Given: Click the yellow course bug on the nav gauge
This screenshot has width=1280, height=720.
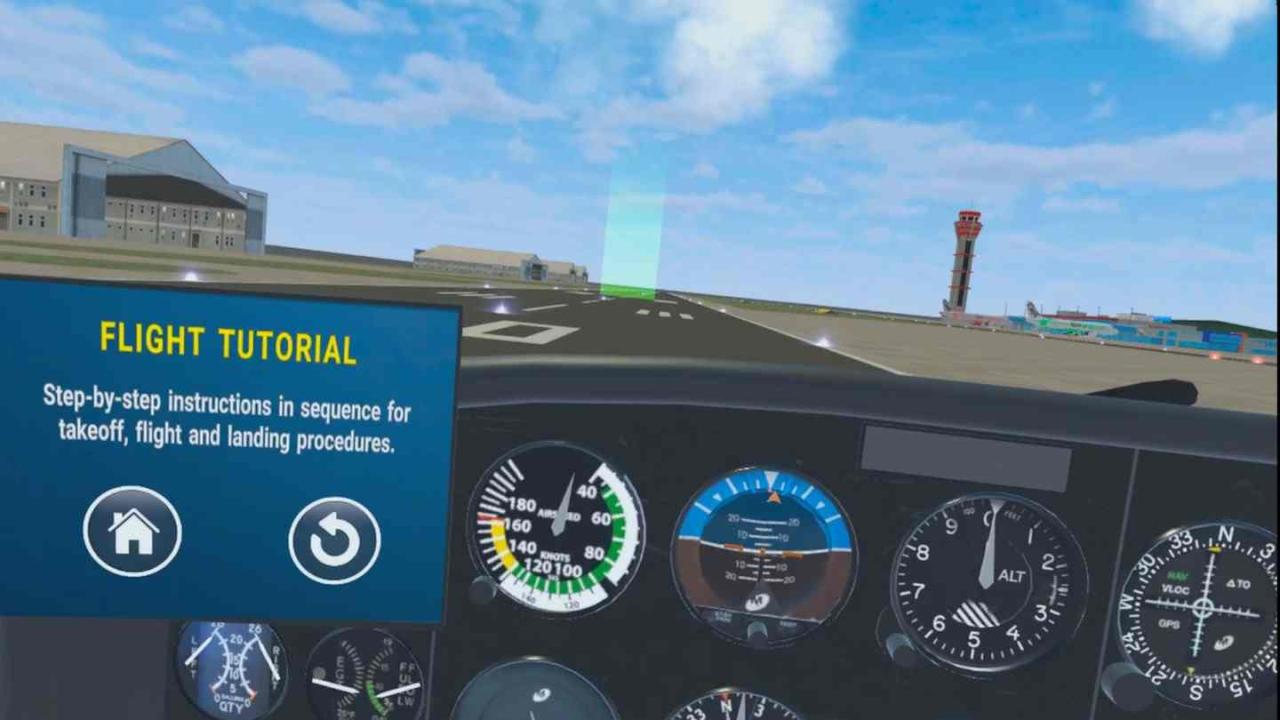Looking at the screenshot, I should [x=1215, y=548].
